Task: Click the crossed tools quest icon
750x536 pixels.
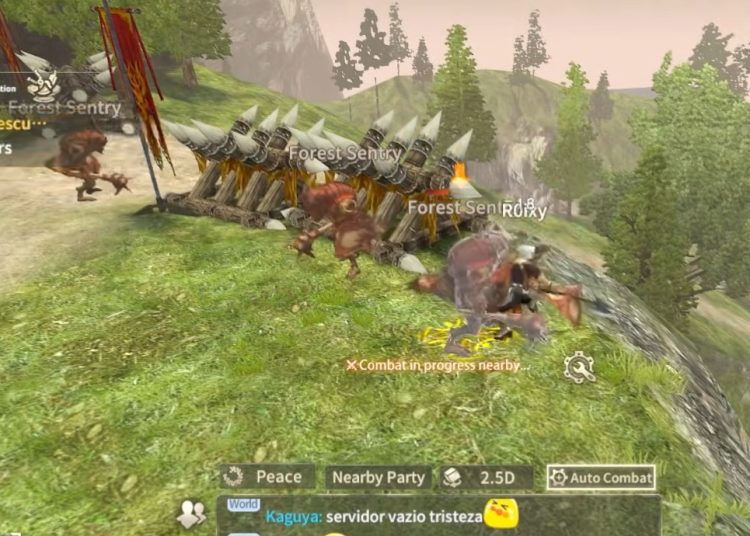Action: (42, 85)
